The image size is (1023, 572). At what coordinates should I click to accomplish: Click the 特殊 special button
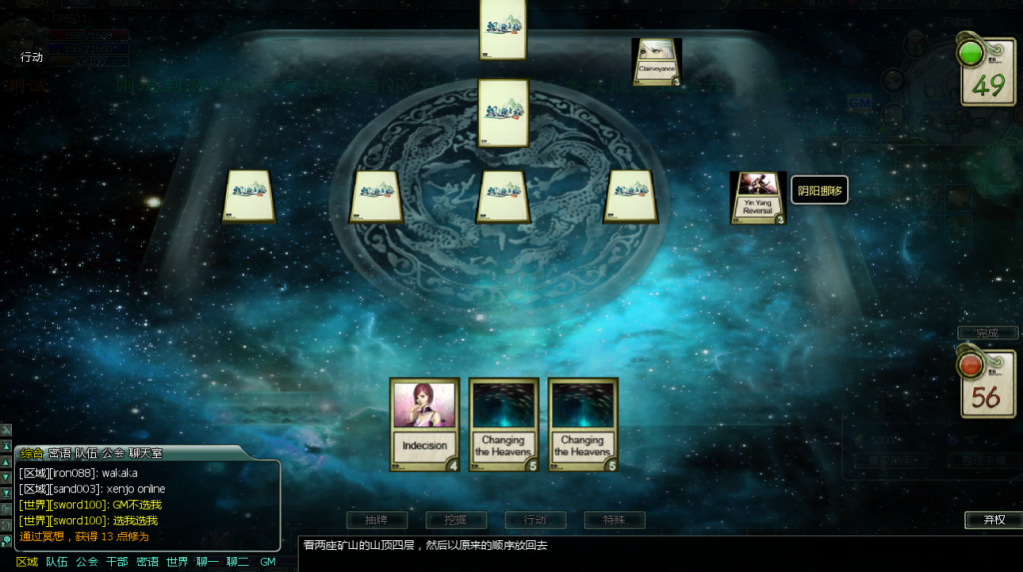614,520
